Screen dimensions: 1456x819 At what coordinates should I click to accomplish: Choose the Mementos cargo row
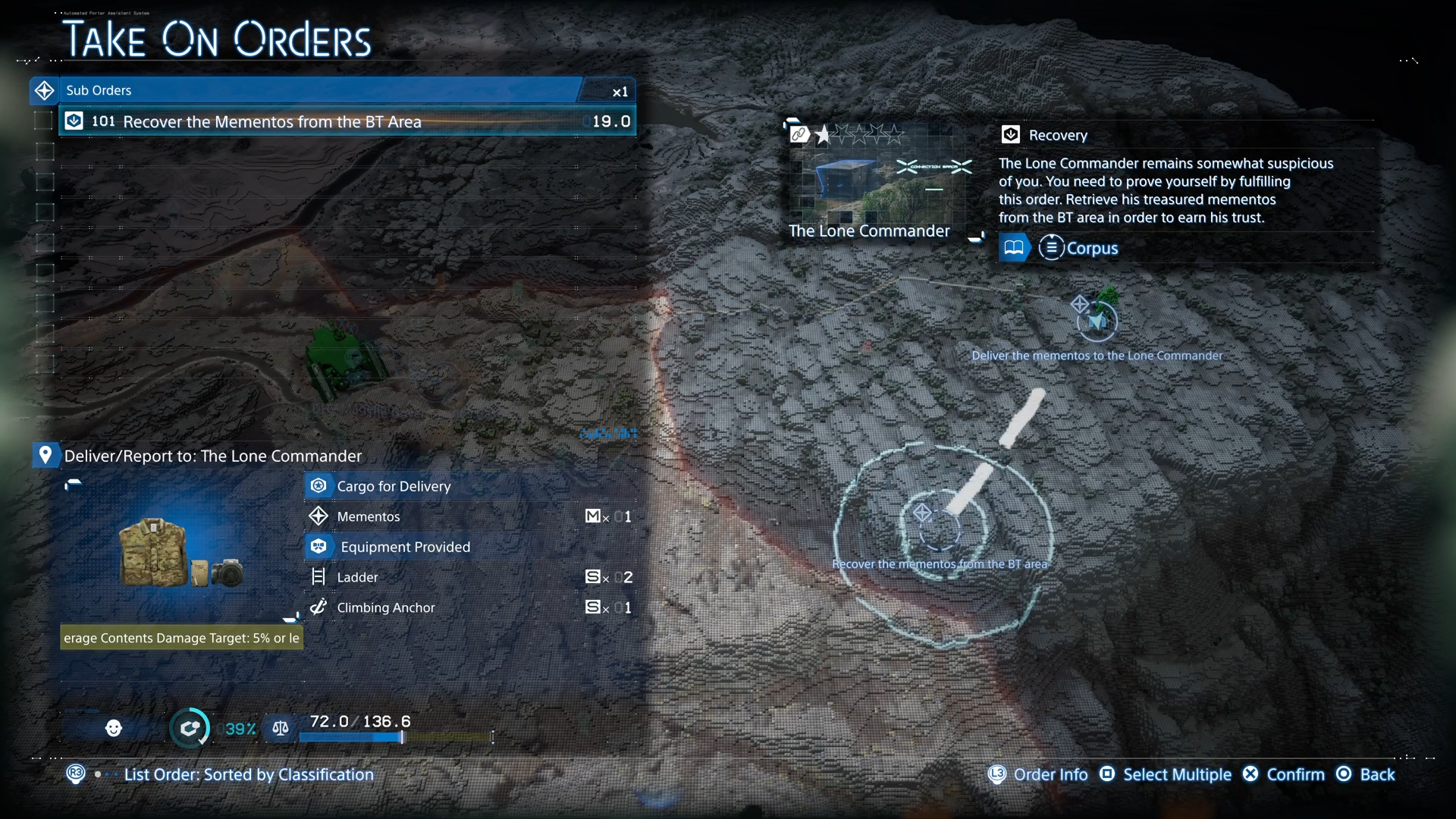470,516
